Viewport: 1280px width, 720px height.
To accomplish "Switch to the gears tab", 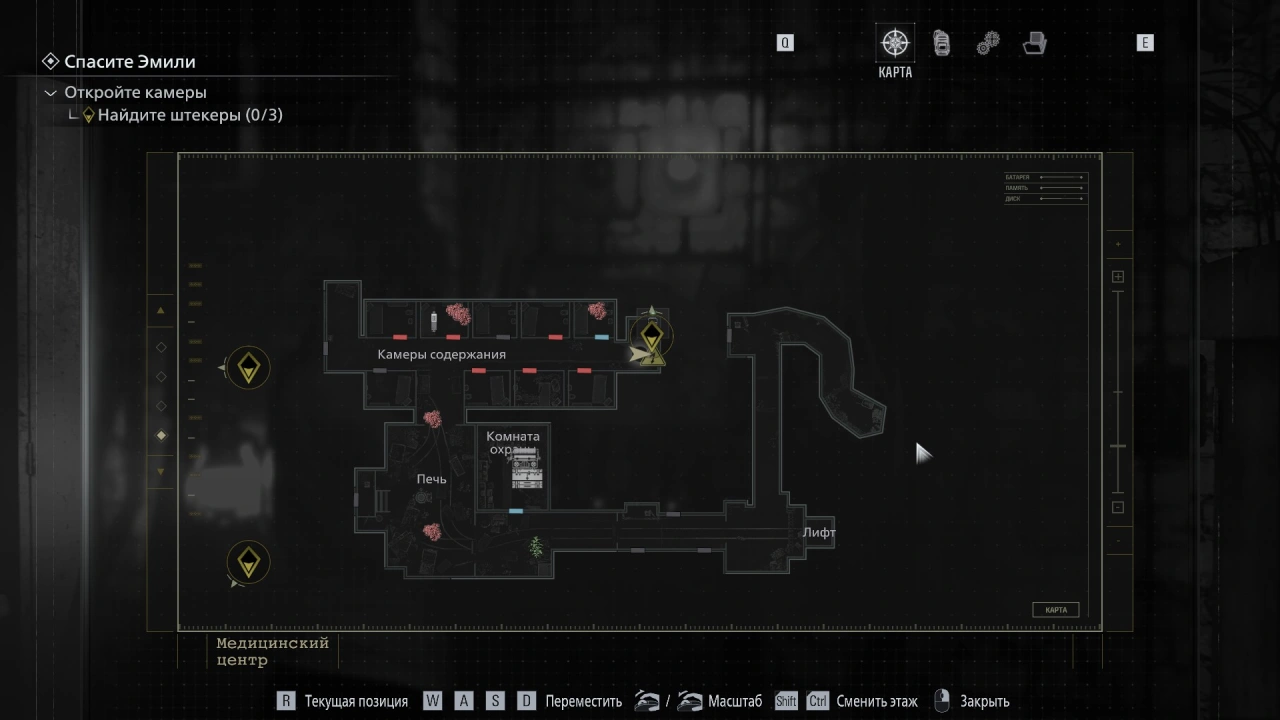I will [x=988, y=43].
